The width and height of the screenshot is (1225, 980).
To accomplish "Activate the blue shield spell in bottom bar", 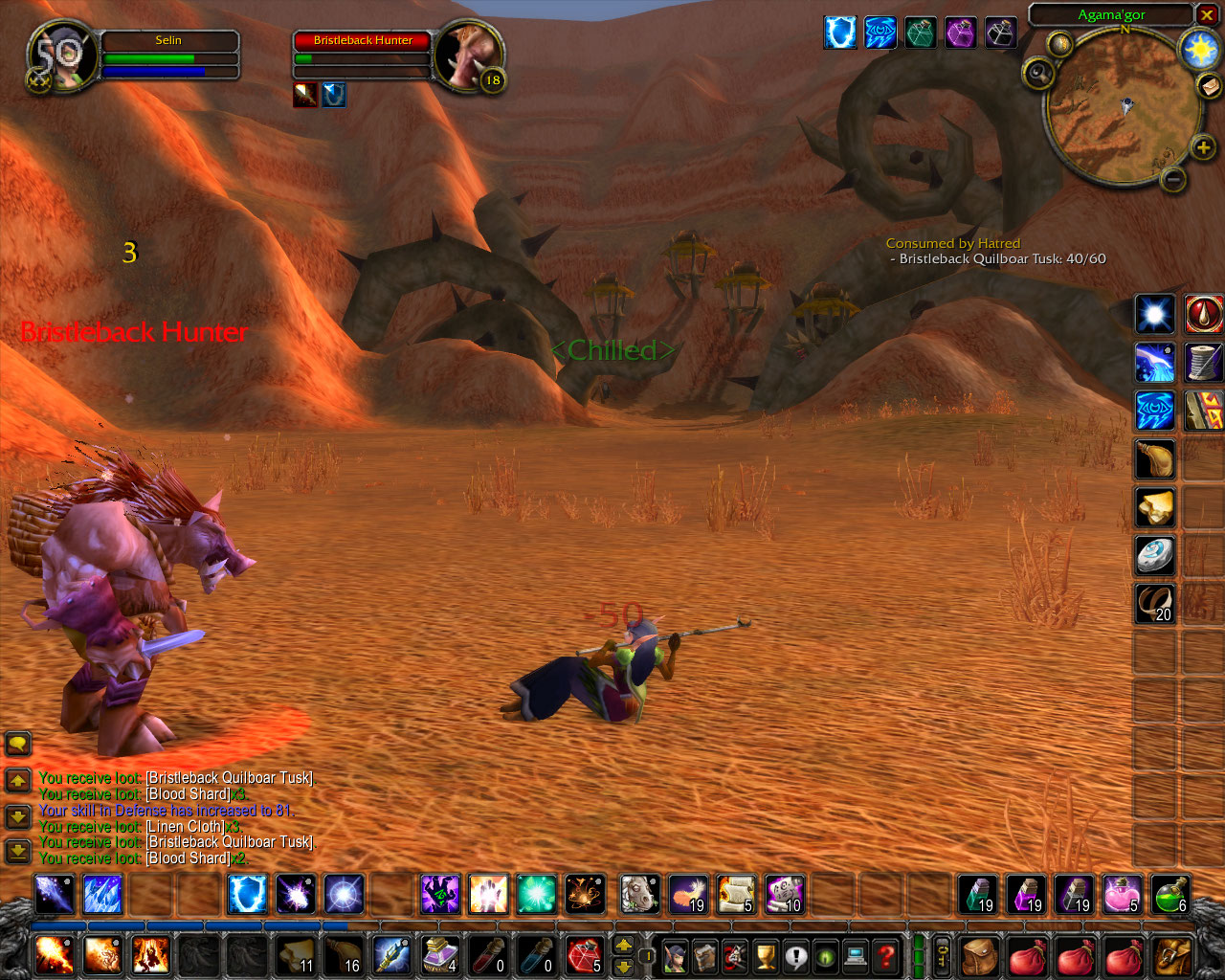I will tap(247, 895).
